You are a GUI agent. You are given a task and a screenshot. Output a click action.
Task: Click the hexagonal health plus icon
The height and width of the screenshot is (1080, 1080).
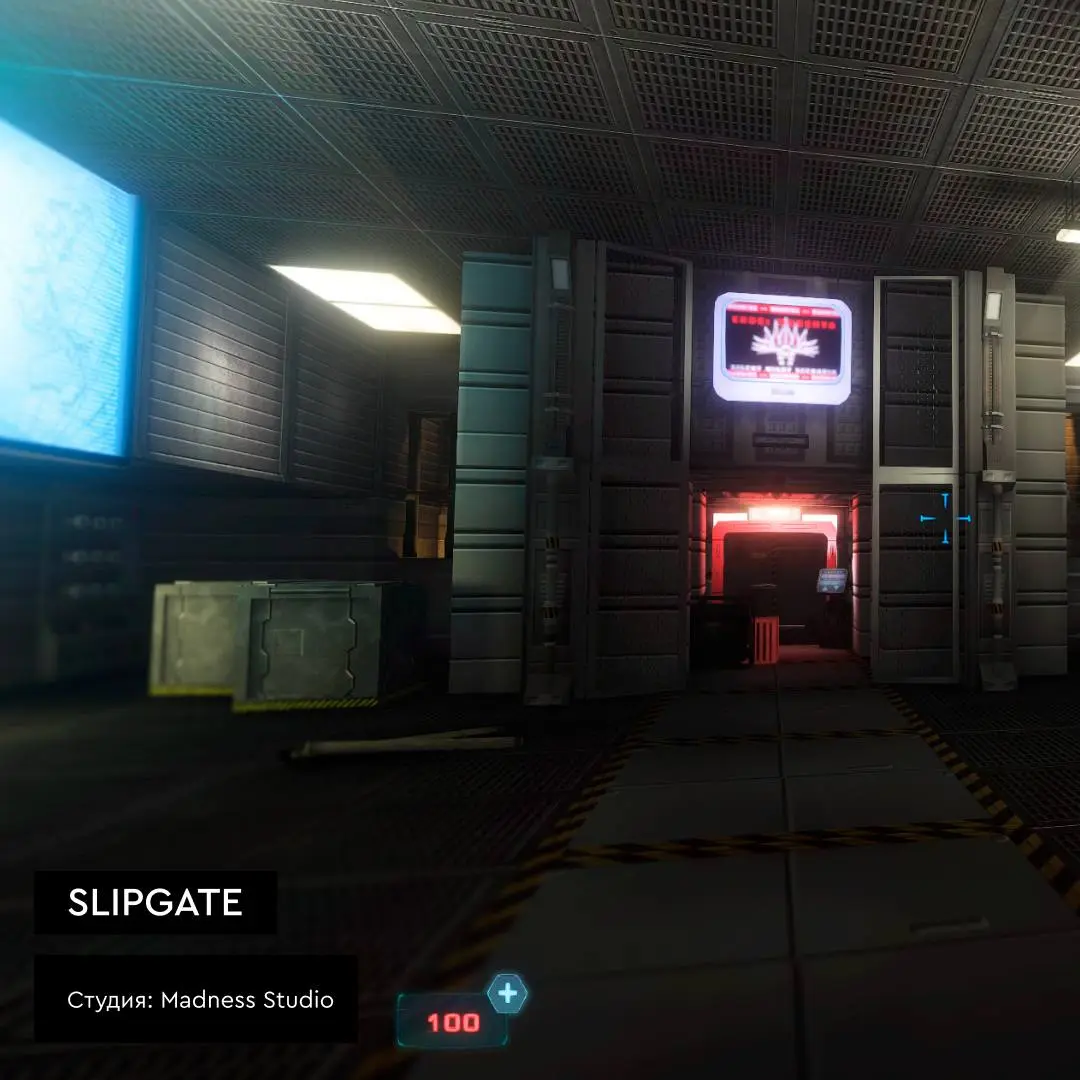click(508, 994)
